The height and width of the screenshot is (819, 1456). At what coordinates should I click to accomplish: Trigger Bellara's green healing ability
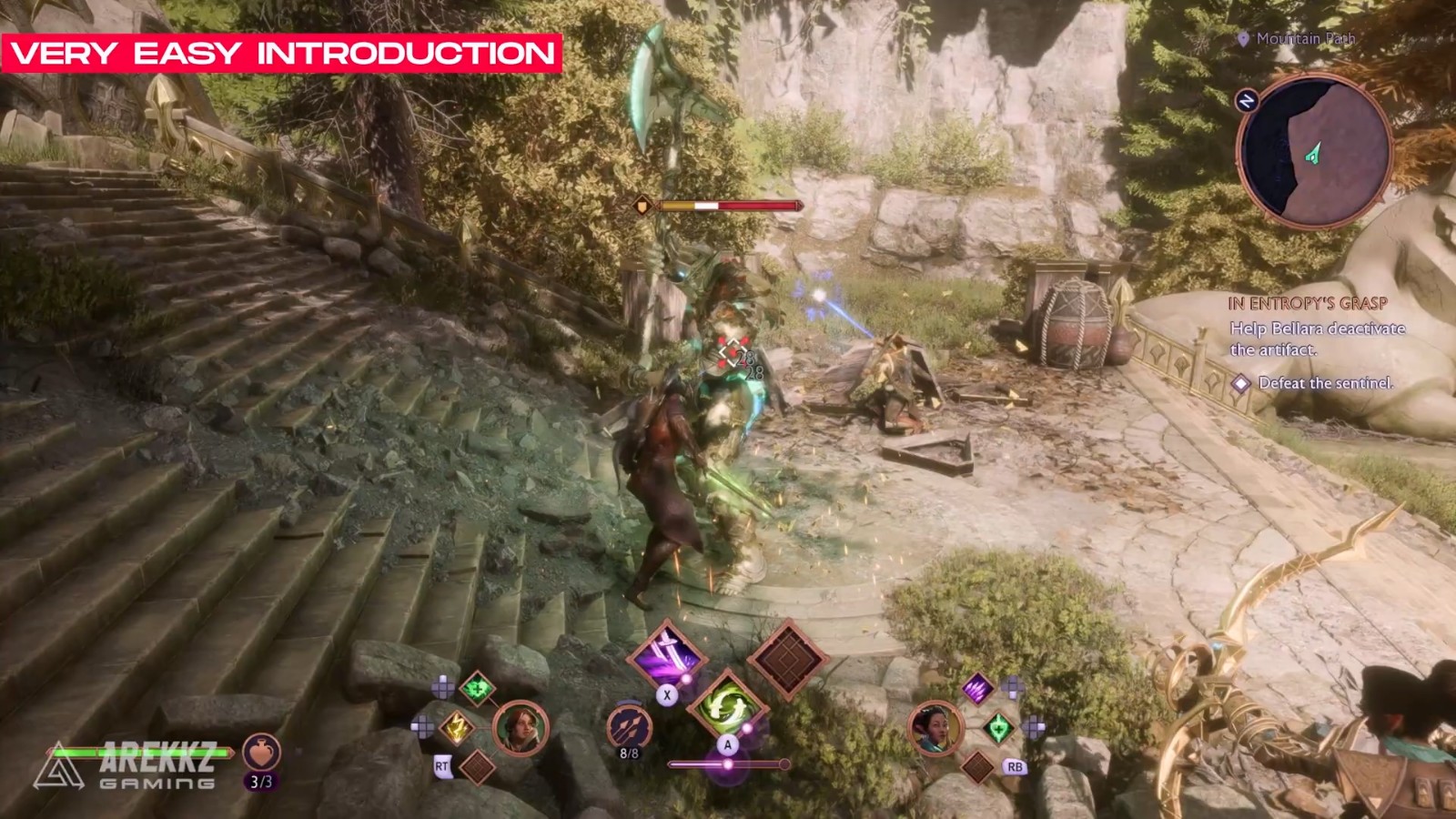[998, 727]
